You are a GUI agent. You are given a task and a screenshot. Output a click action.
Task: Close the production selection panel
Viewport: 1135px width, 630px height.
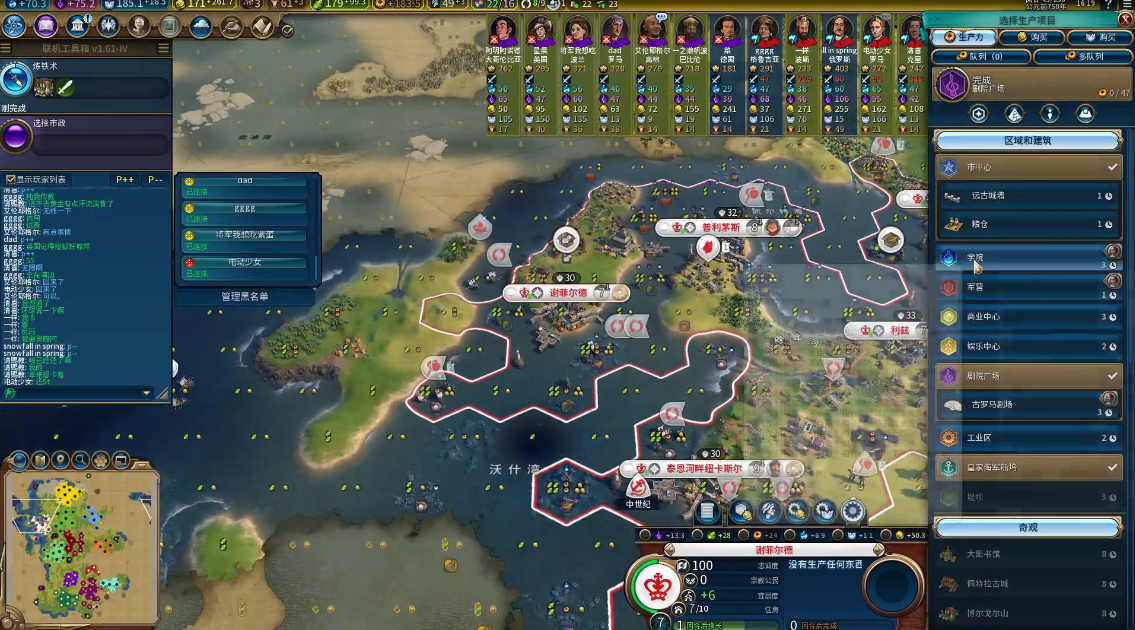pos(1124,20)
